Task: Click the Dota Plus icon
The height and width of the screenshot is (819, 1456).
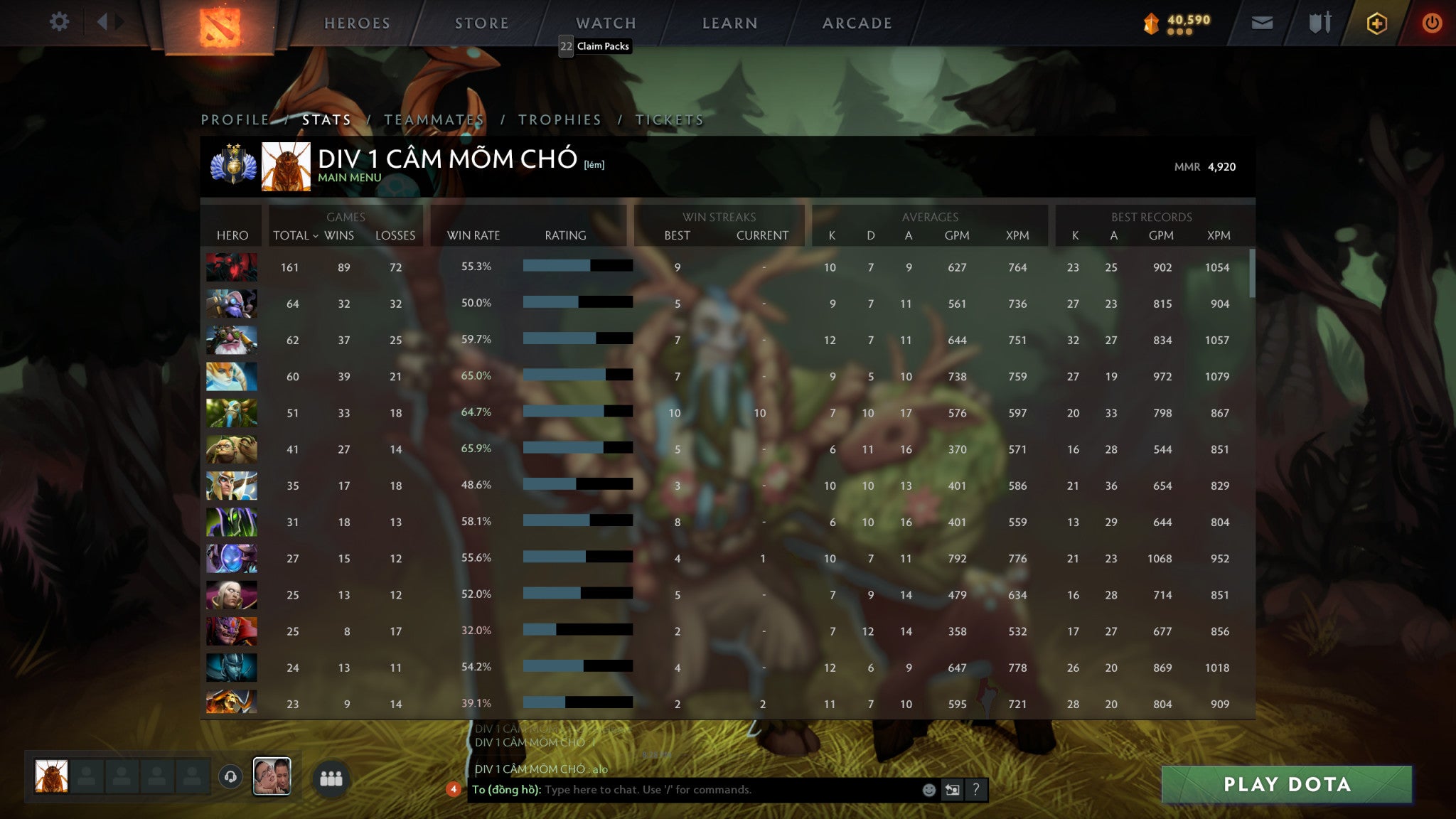Action: pyautogui.click(x=1378, y=22)
